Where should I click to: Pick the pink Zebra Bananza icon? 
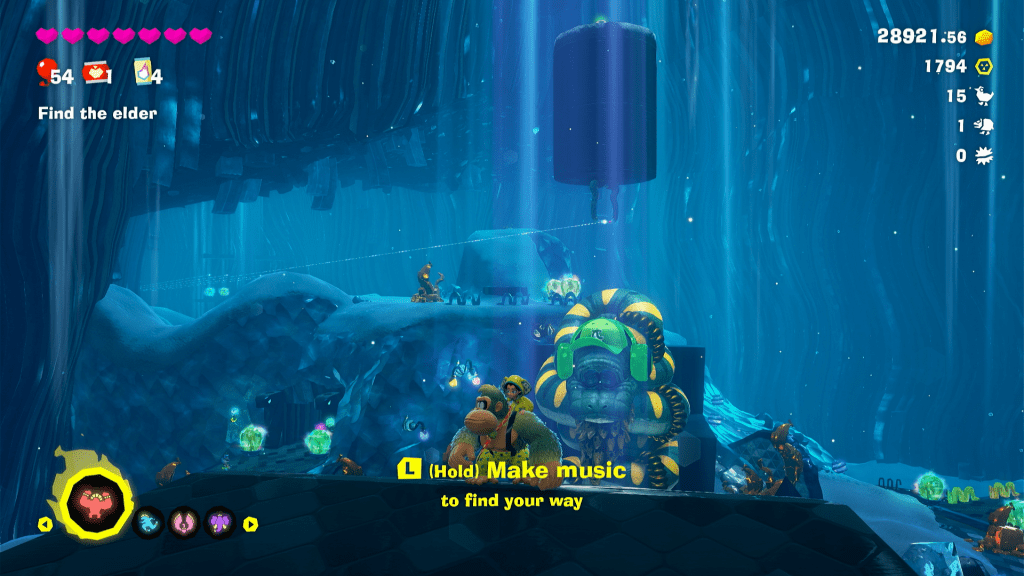pyautogui.click(x=184, y=522)
